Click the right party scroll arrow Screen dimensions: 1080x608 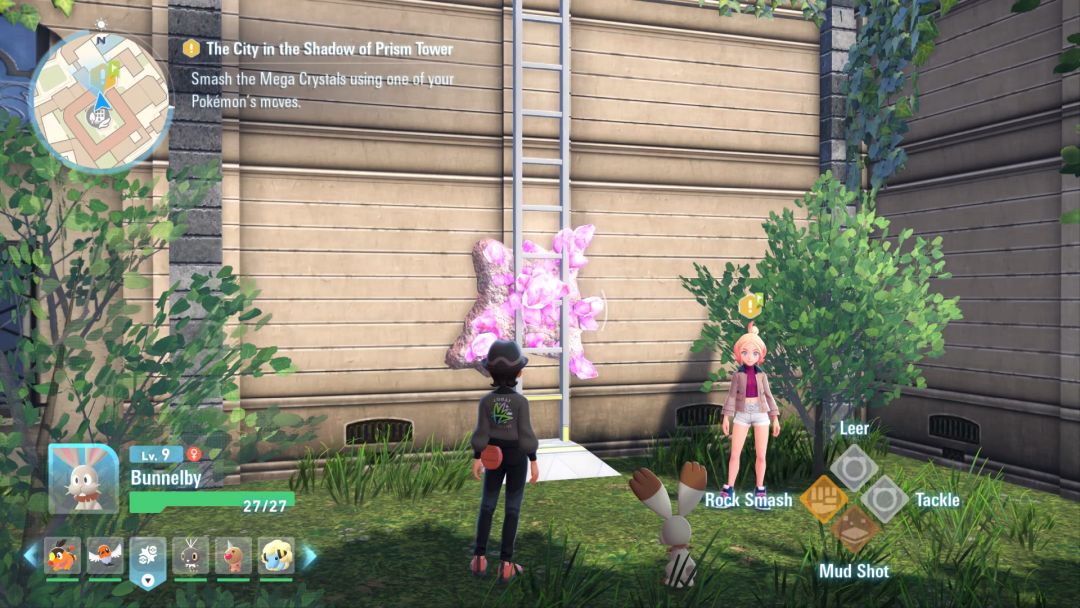310,556
